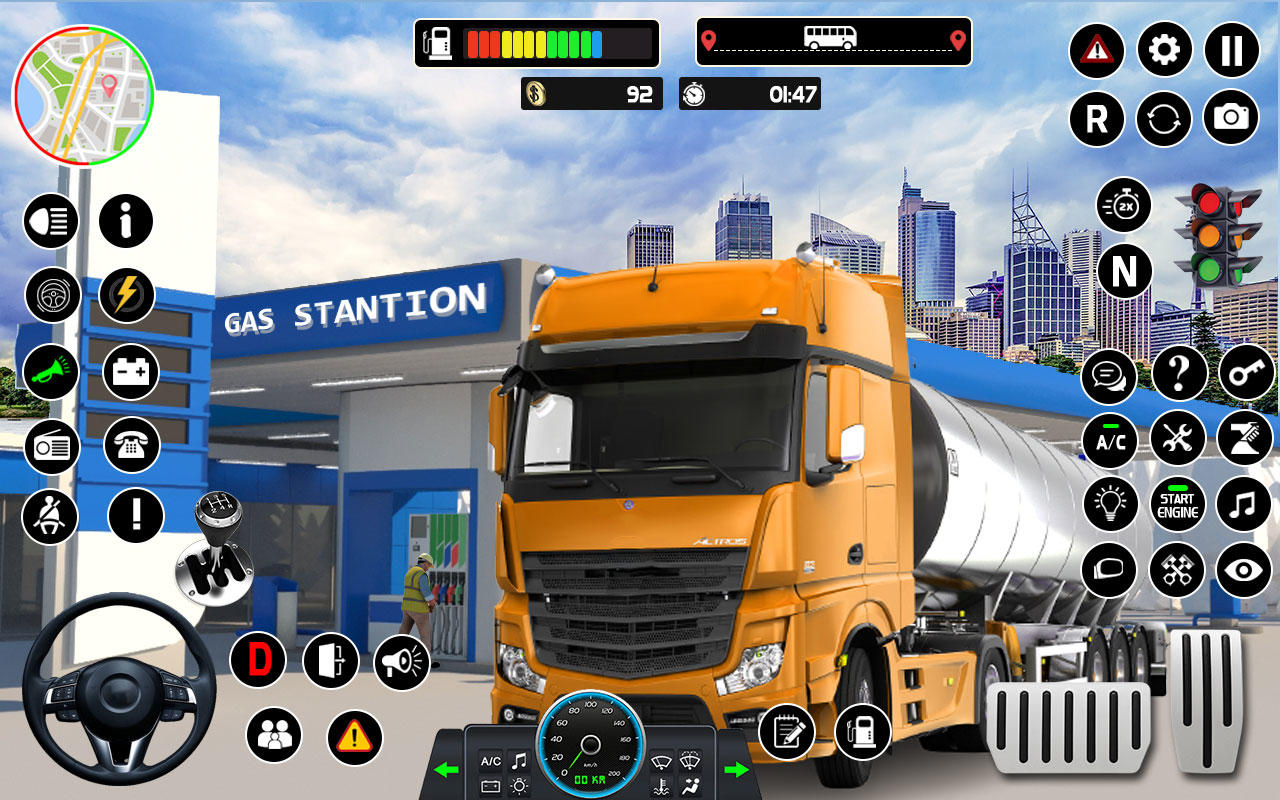This screenshot has height=800, width=1280.
Task: Click the red D drive button
Action: 258,660
